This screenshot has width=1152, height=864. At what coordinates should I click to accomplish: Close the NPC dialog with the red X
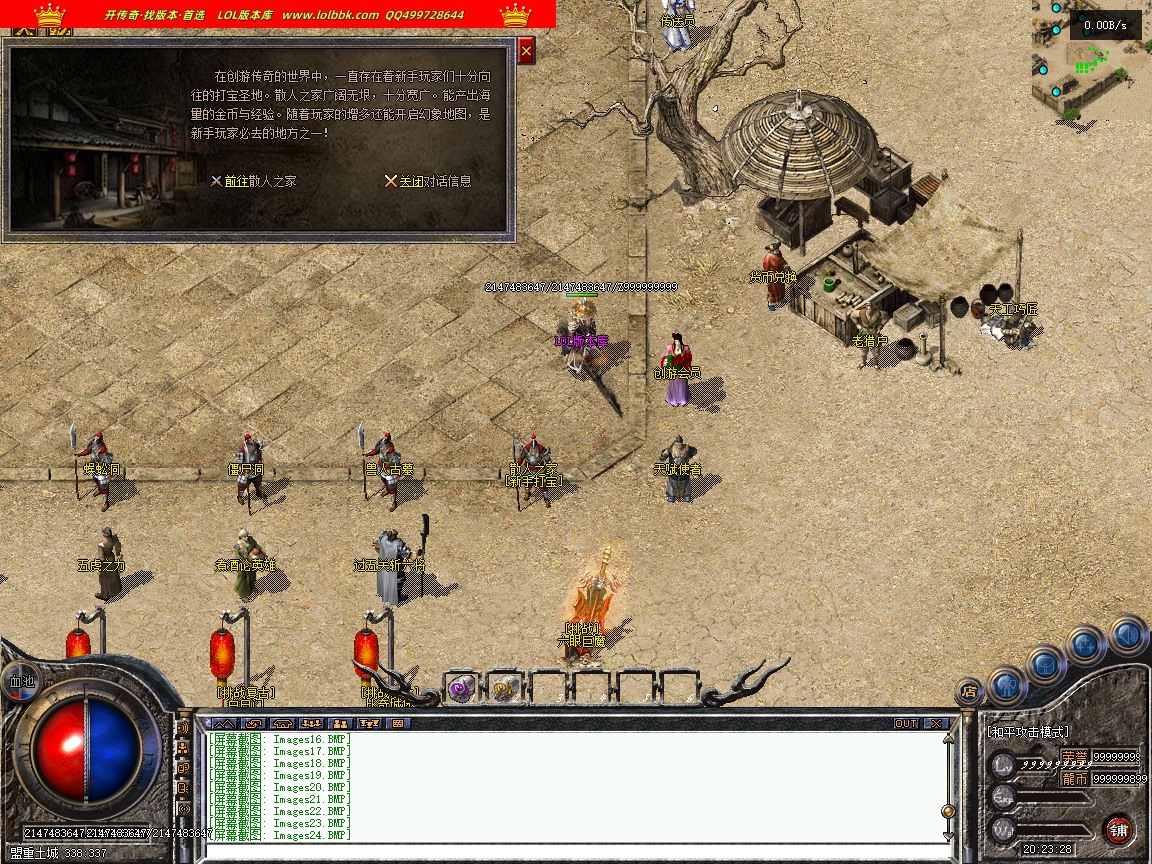526,50
